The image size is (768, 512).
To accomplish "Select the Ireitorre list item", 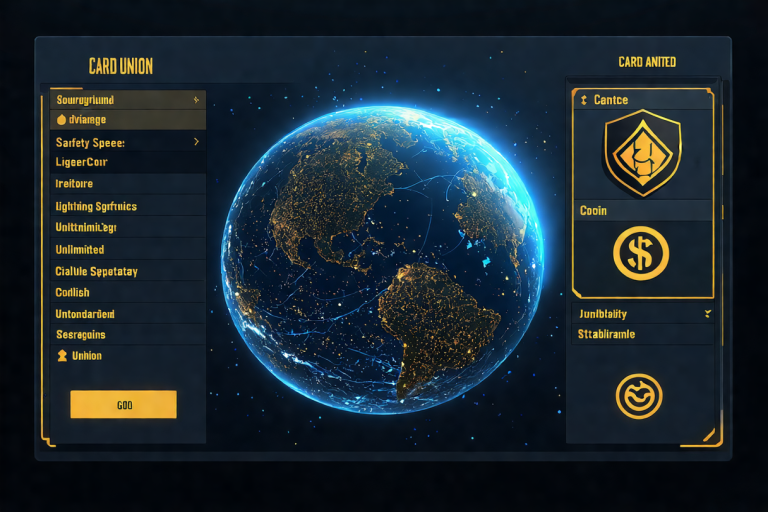I will (x=127, y=184).
